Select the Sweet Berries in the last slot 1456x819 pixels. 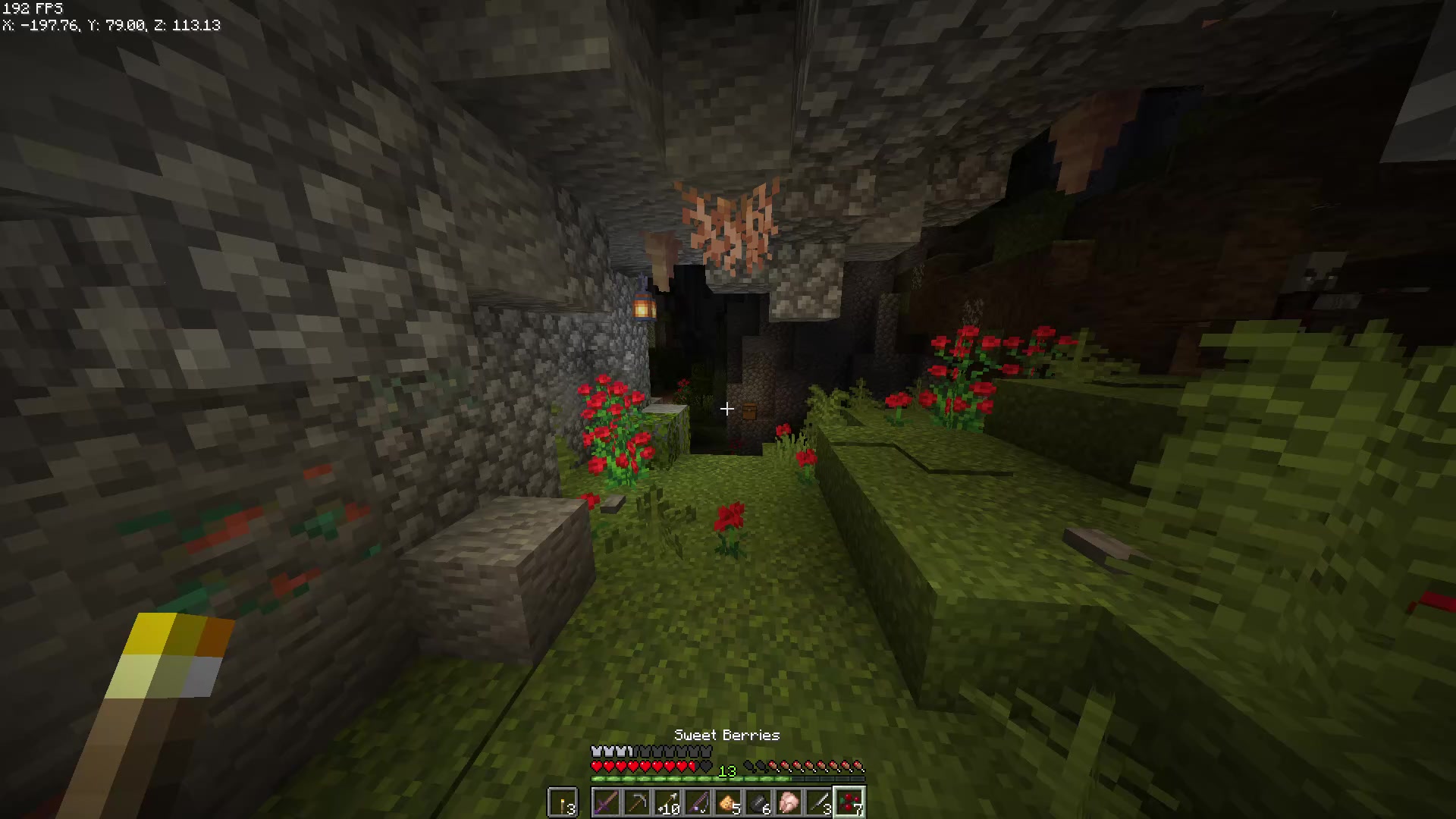(849, 802)
